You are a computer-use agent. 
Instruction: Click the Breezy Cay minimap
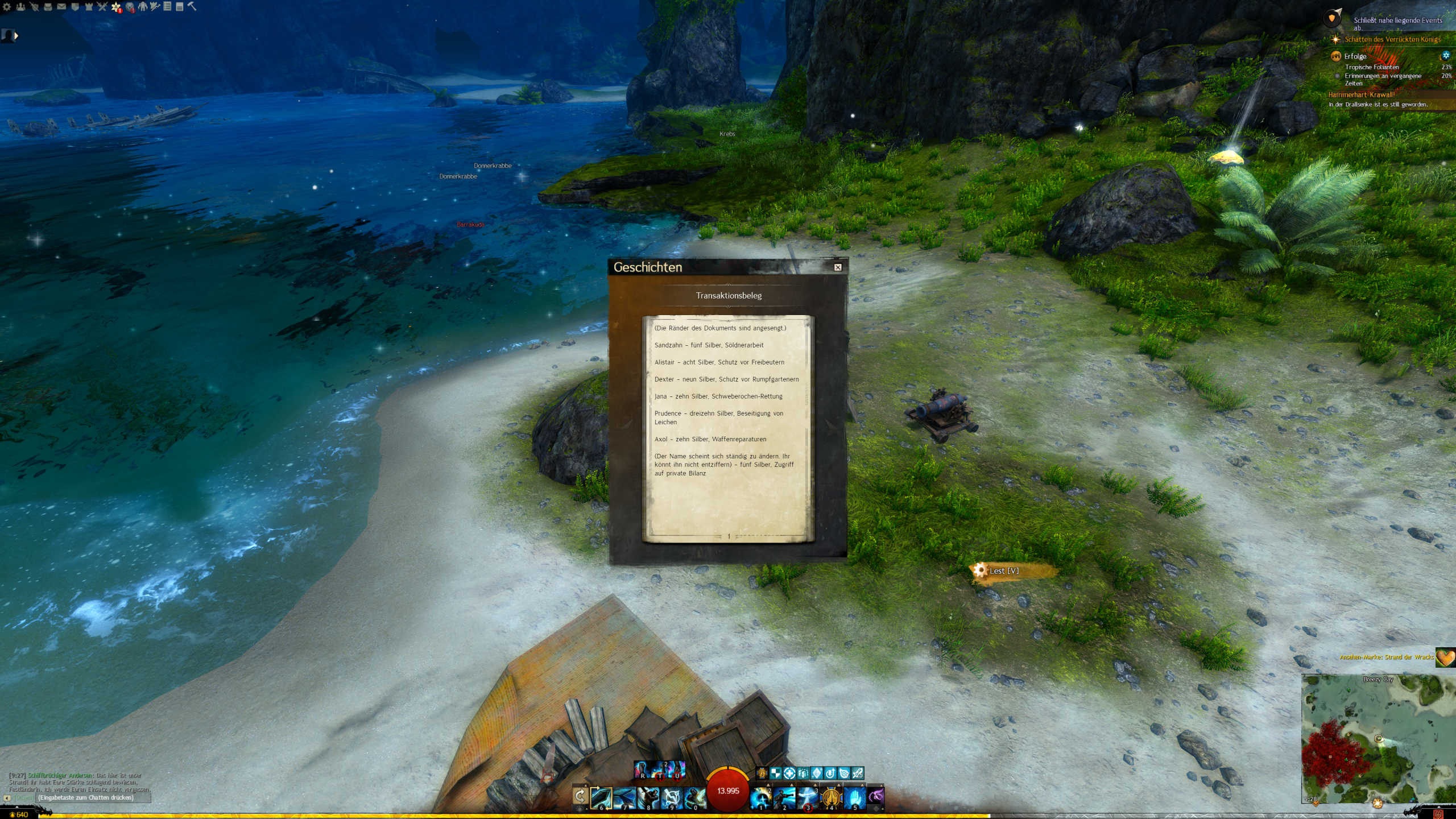(x=1376, y=739)
